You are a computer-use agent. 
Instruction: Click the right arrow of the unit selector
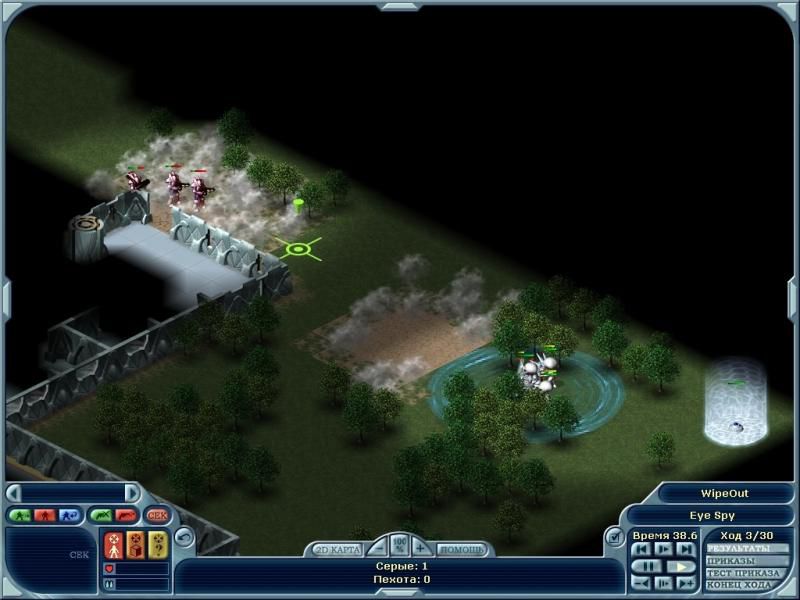tap(131, 493)
